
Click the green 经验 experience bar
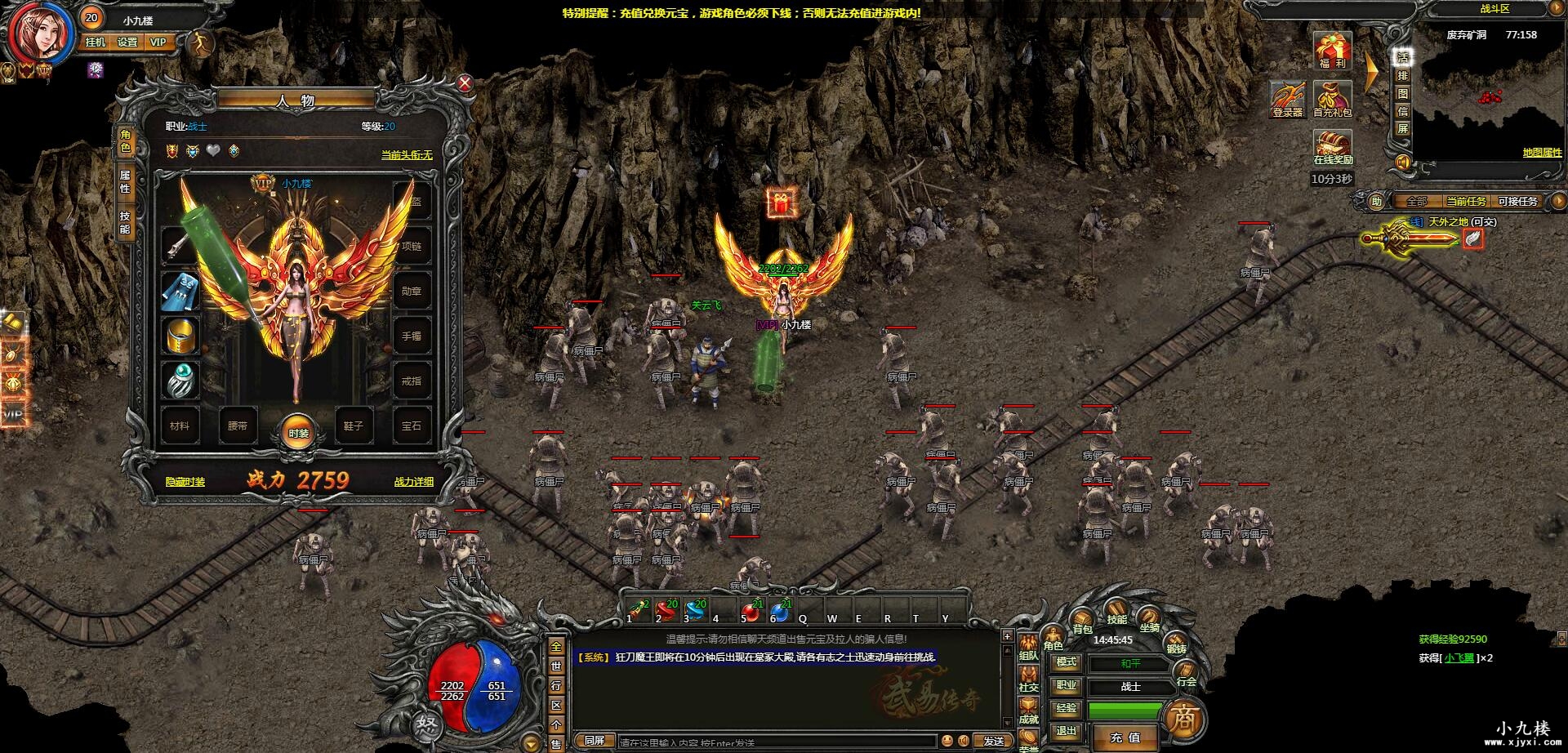click(x=1124, y=711)
